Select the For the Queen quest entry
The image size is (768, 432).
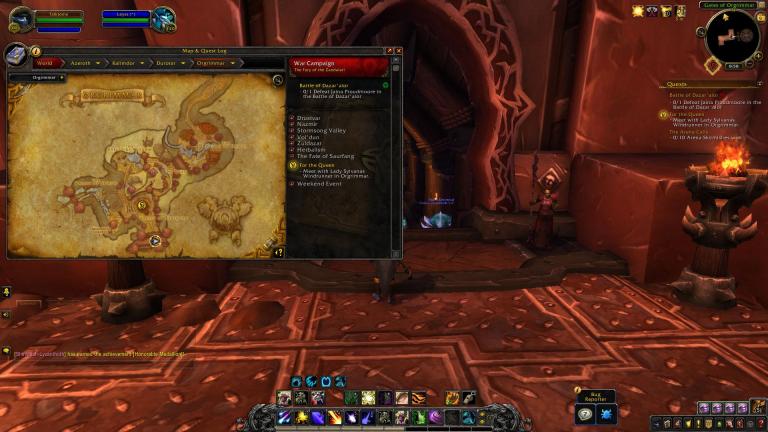point(317,165)
